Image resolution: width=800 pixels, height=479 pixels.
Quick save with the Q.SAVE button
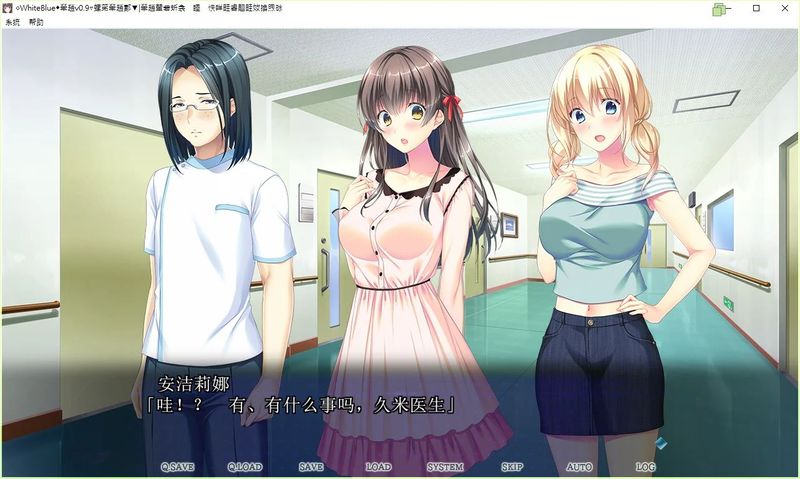pos(177,467)
